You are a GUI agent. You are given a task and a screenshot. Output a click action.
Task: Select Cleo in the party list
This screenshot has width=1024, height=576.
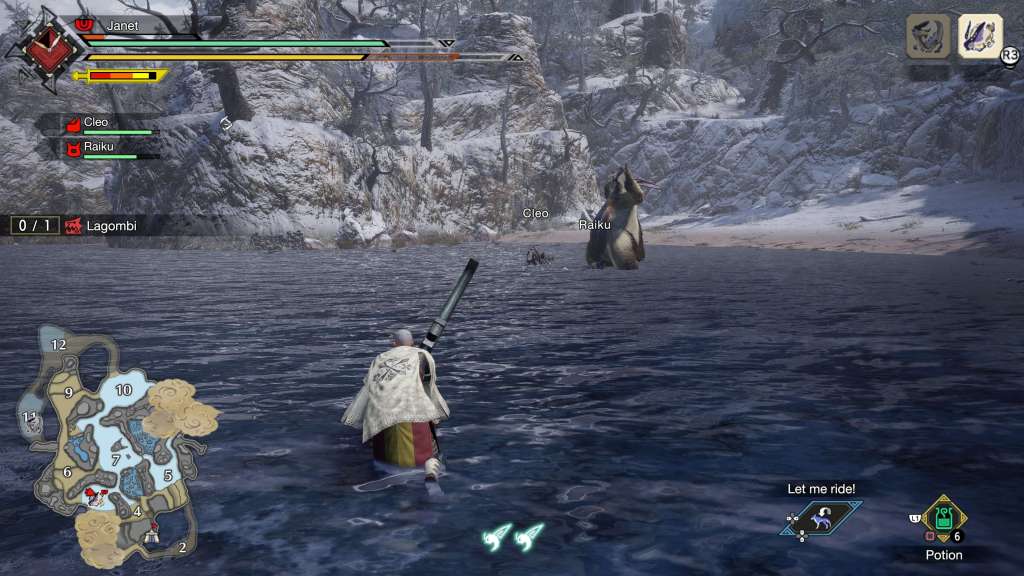pos(95,123)
